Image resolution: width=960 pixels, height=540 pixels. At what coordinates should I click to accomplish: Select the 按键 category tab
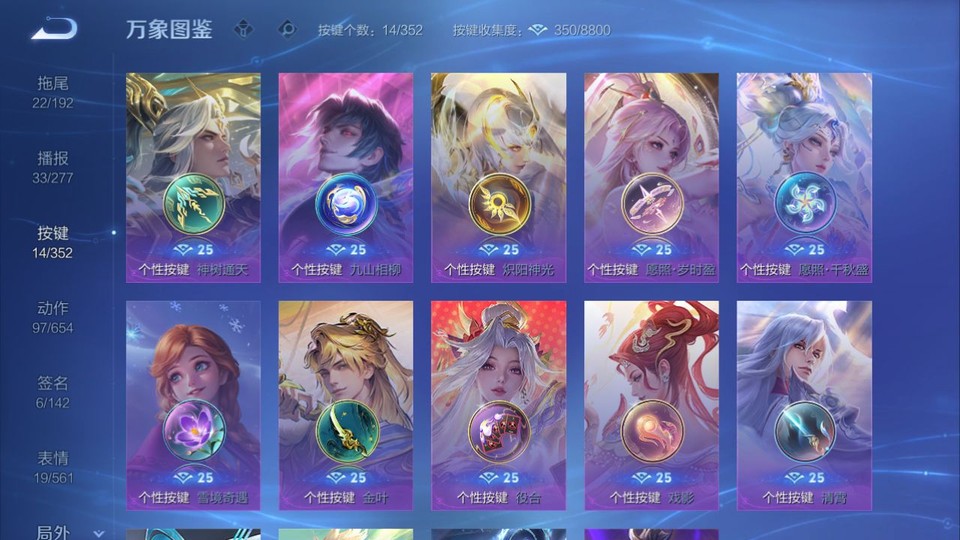click(53, 242)
